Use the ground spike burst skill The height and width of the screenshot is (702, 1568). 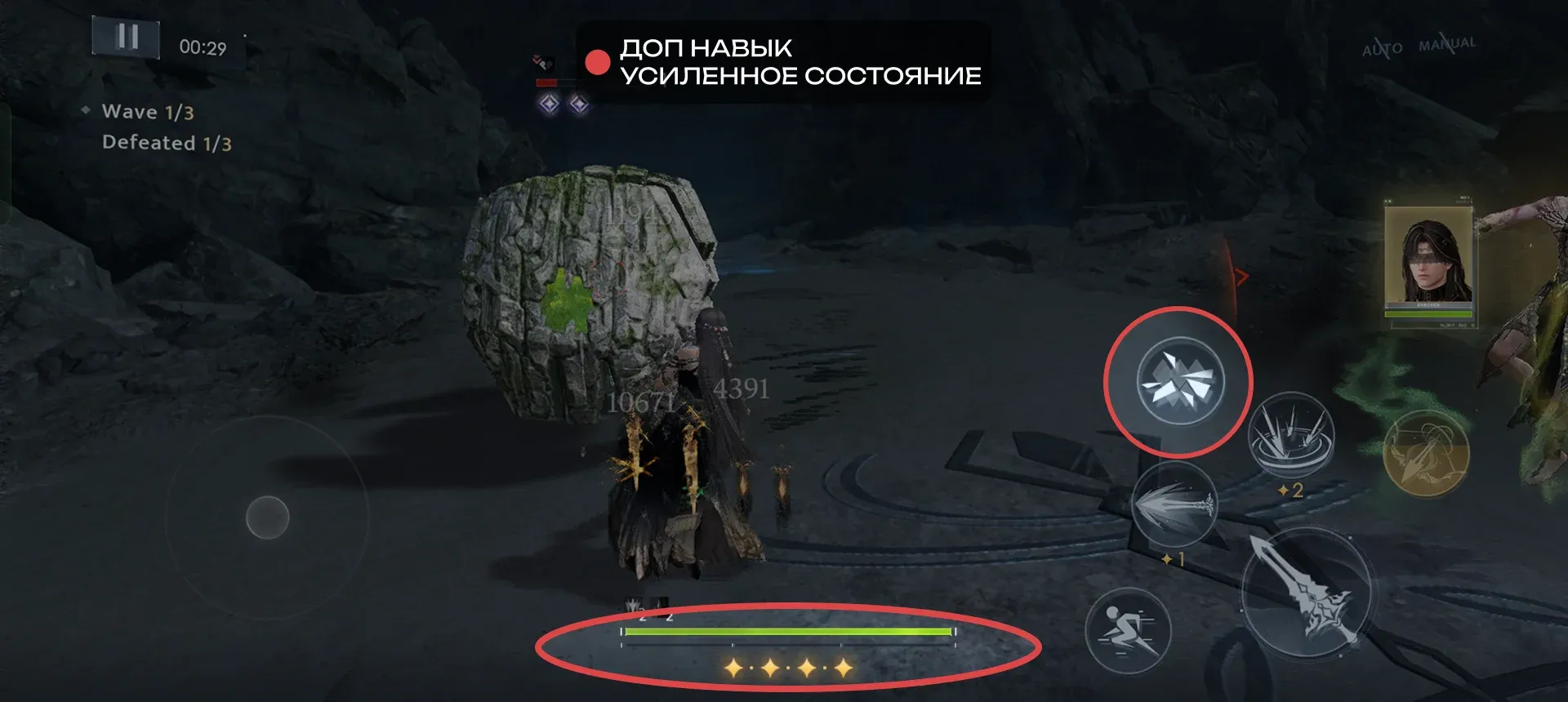coord(1290,437)
